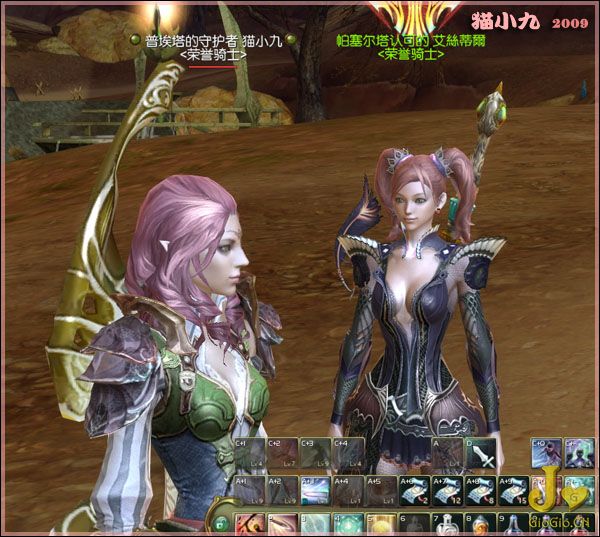The image size is (600, 537).
Task: Use the scroll with count 2
Action: pyautogui.click(x=414, y=490)
